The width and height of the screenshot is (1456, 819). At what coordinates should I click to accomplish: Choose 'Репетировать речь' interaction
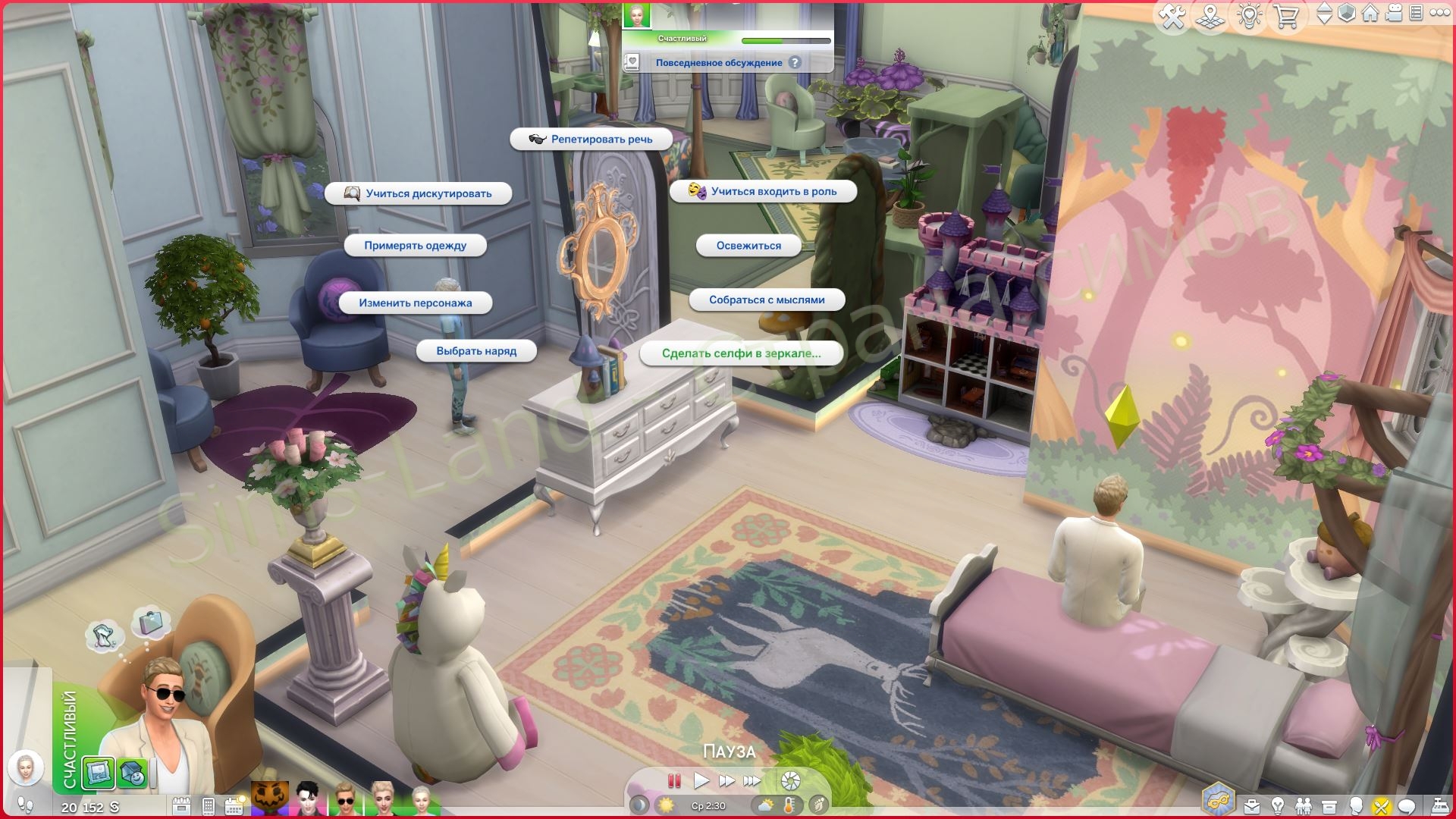pyautogui.click(x=591, y=140)
